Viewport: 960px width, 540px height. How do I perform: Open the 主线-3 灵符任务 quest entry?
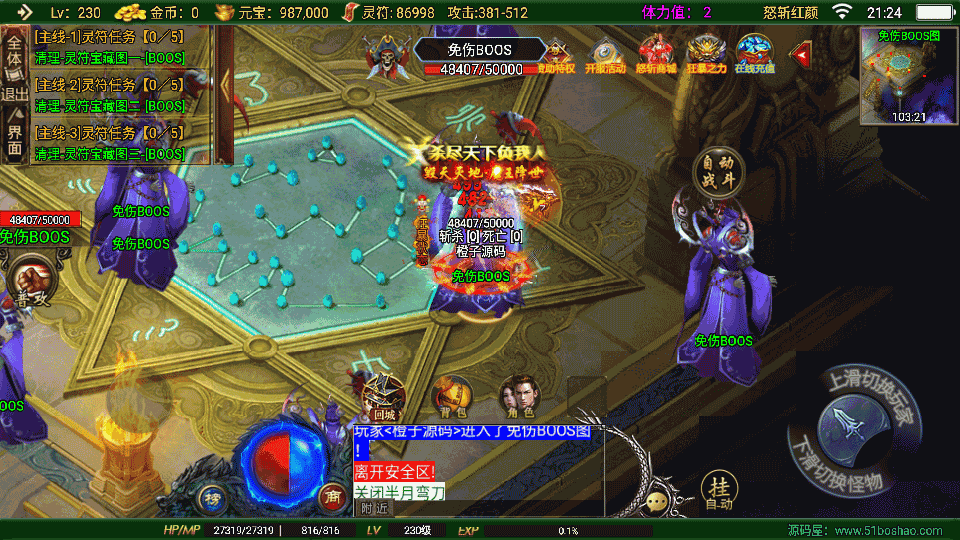(109, 141)
